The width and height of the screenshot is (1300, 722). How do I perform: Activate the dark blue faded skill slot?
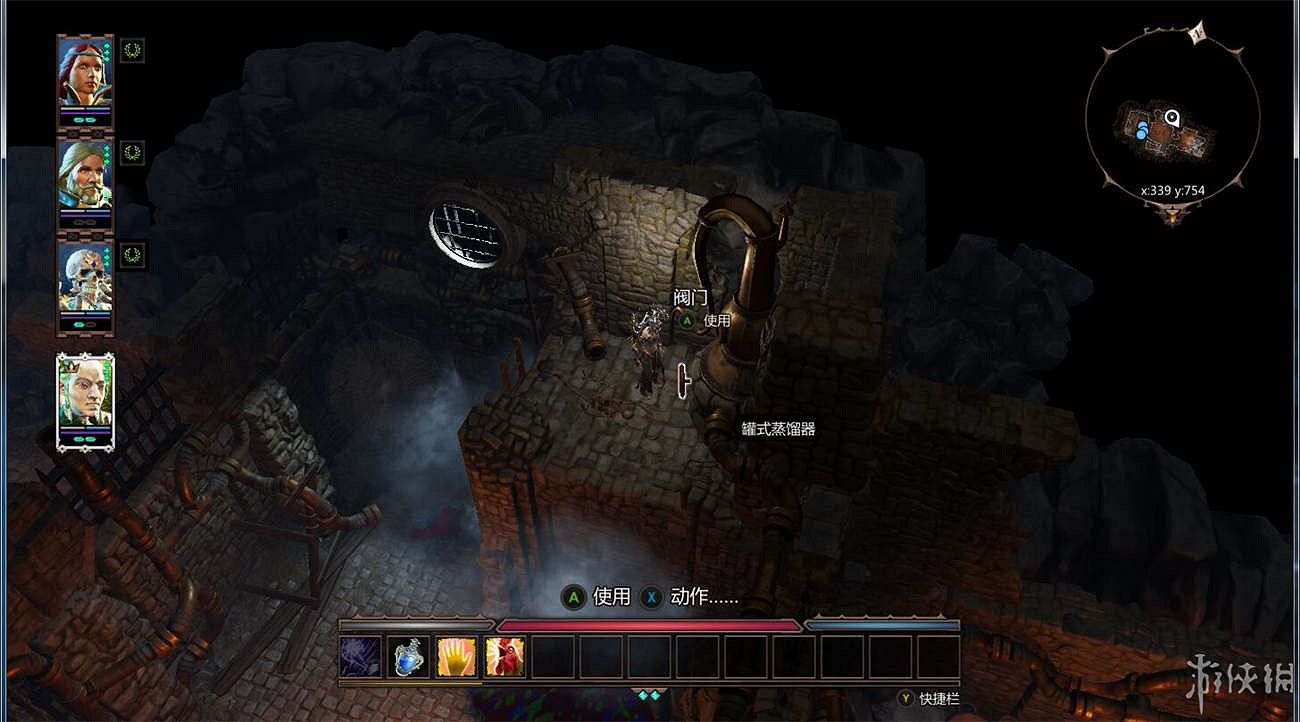click(361, 657)
